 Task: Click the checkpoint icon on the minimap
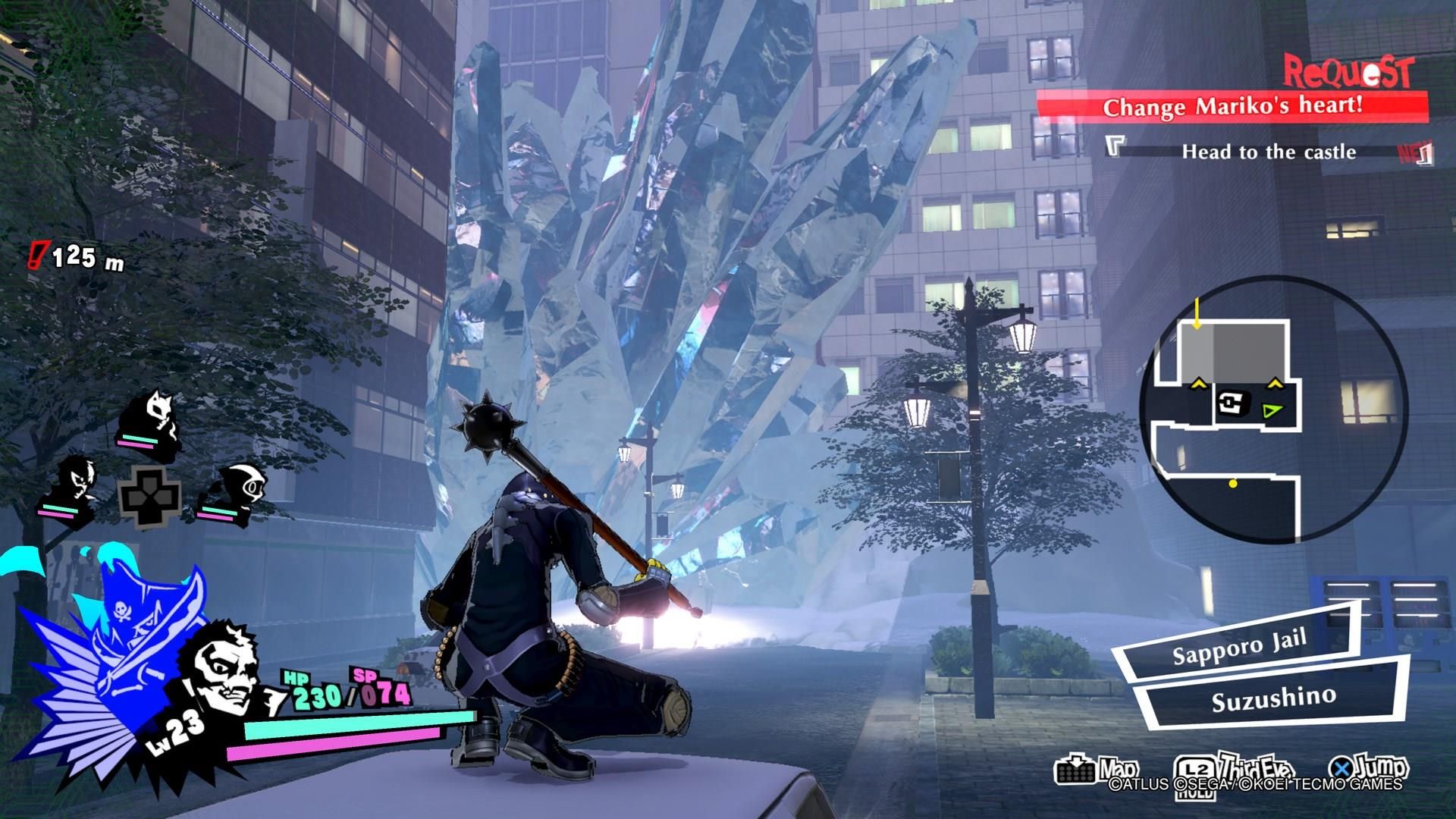click(1232, 401)
